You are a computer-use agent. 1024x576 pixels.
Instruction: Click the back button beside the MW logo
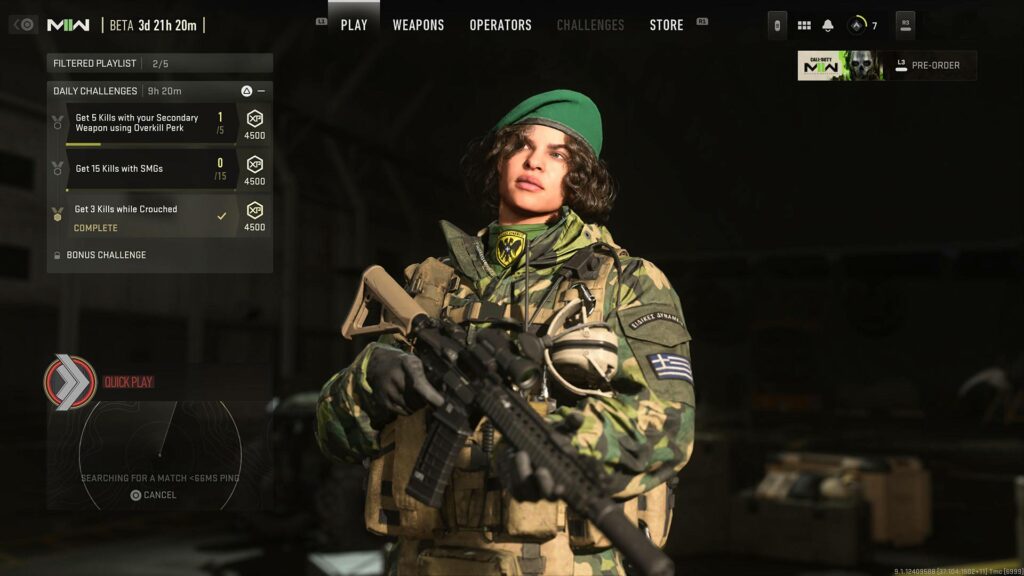pos(25,25)
